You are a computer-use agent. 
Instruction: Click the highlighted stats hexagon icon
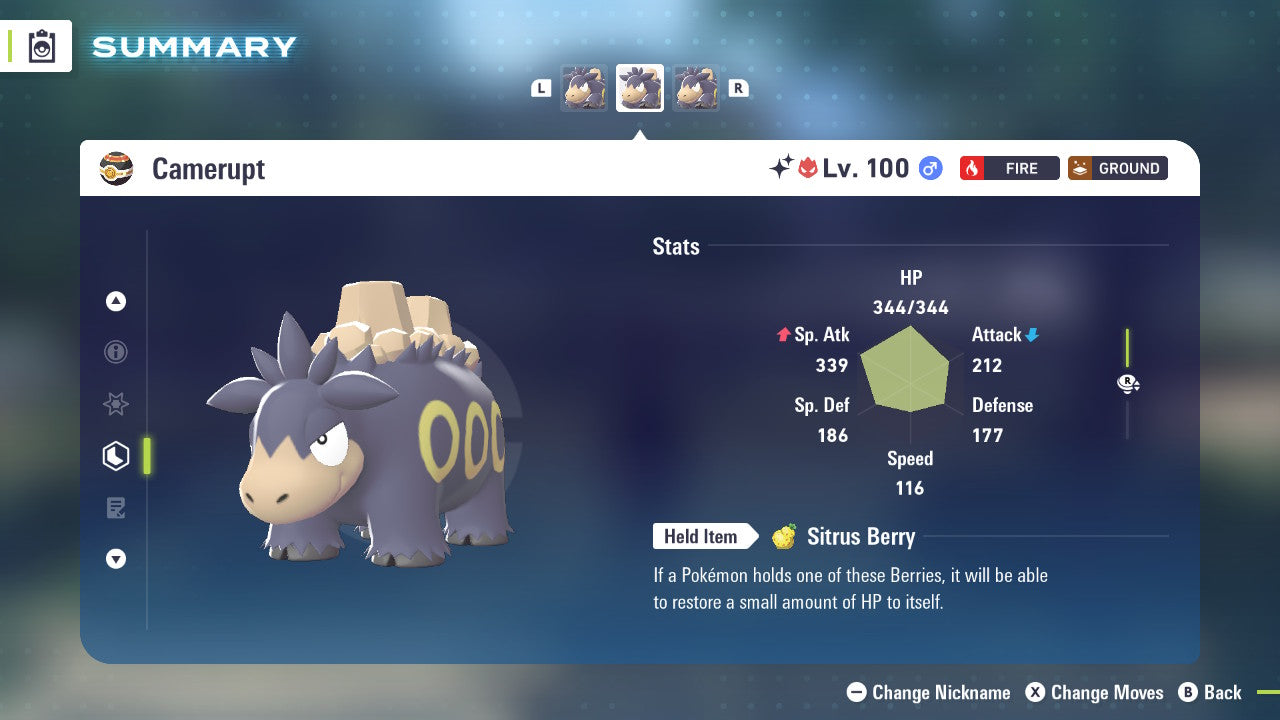pos(116,456)
